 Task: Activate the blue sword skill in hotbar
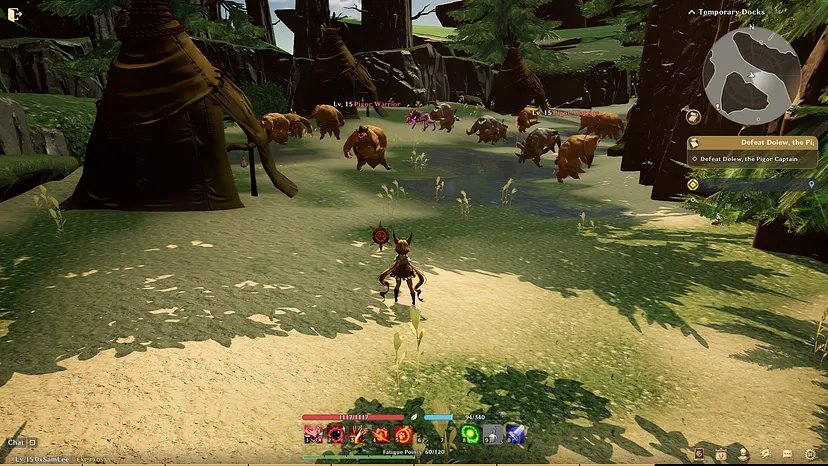(515, 434)
